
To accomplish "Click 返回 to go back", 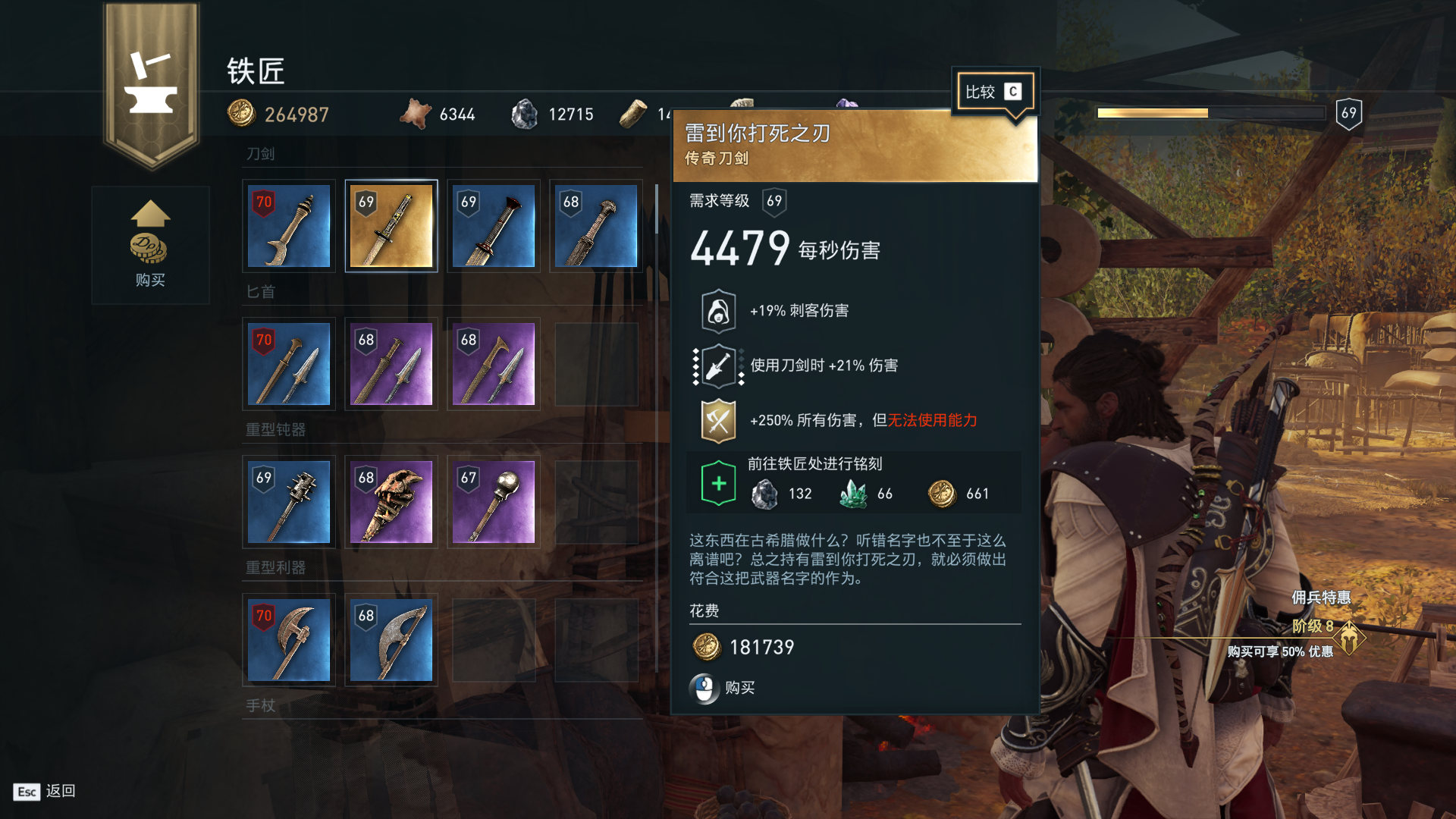I will (61, 792).
